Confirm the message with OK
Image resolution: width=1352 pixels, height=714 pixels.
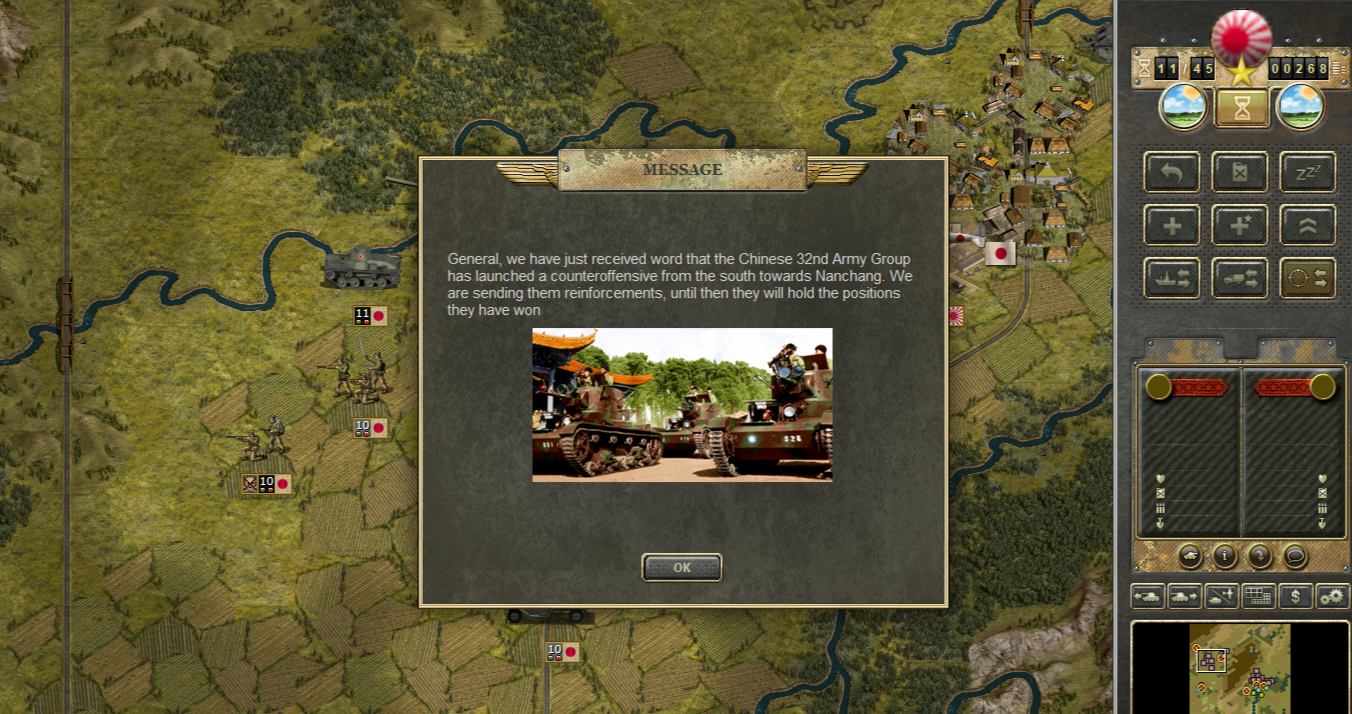pos(681,567)
